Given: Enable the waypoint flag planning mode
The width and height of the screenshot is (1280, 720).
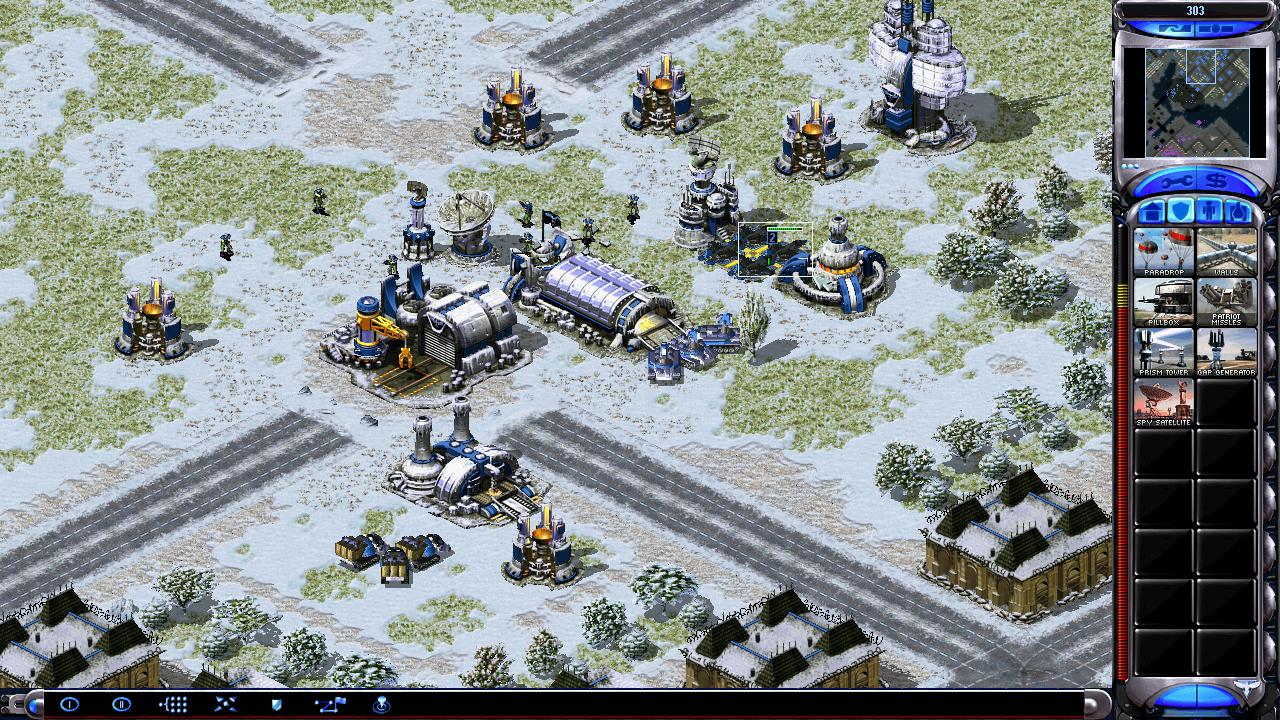Looking at the screenshot, I should (329, 704).
